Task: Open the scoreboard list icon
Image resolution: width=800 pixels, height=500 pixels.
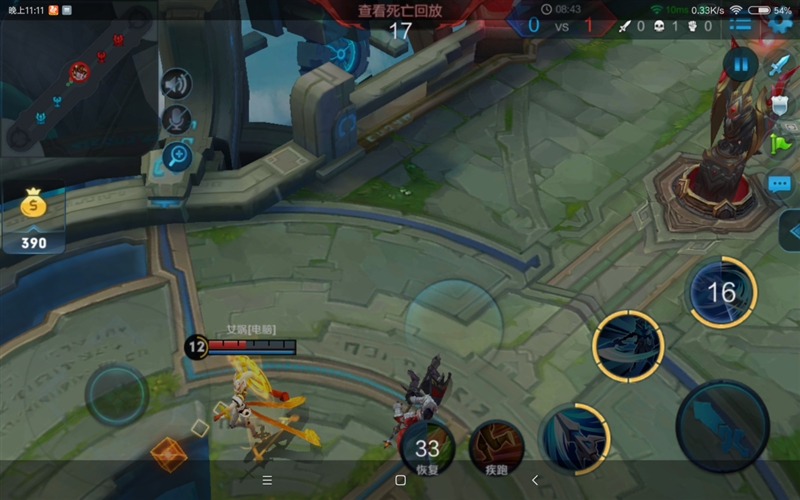Action: (740, 25)
